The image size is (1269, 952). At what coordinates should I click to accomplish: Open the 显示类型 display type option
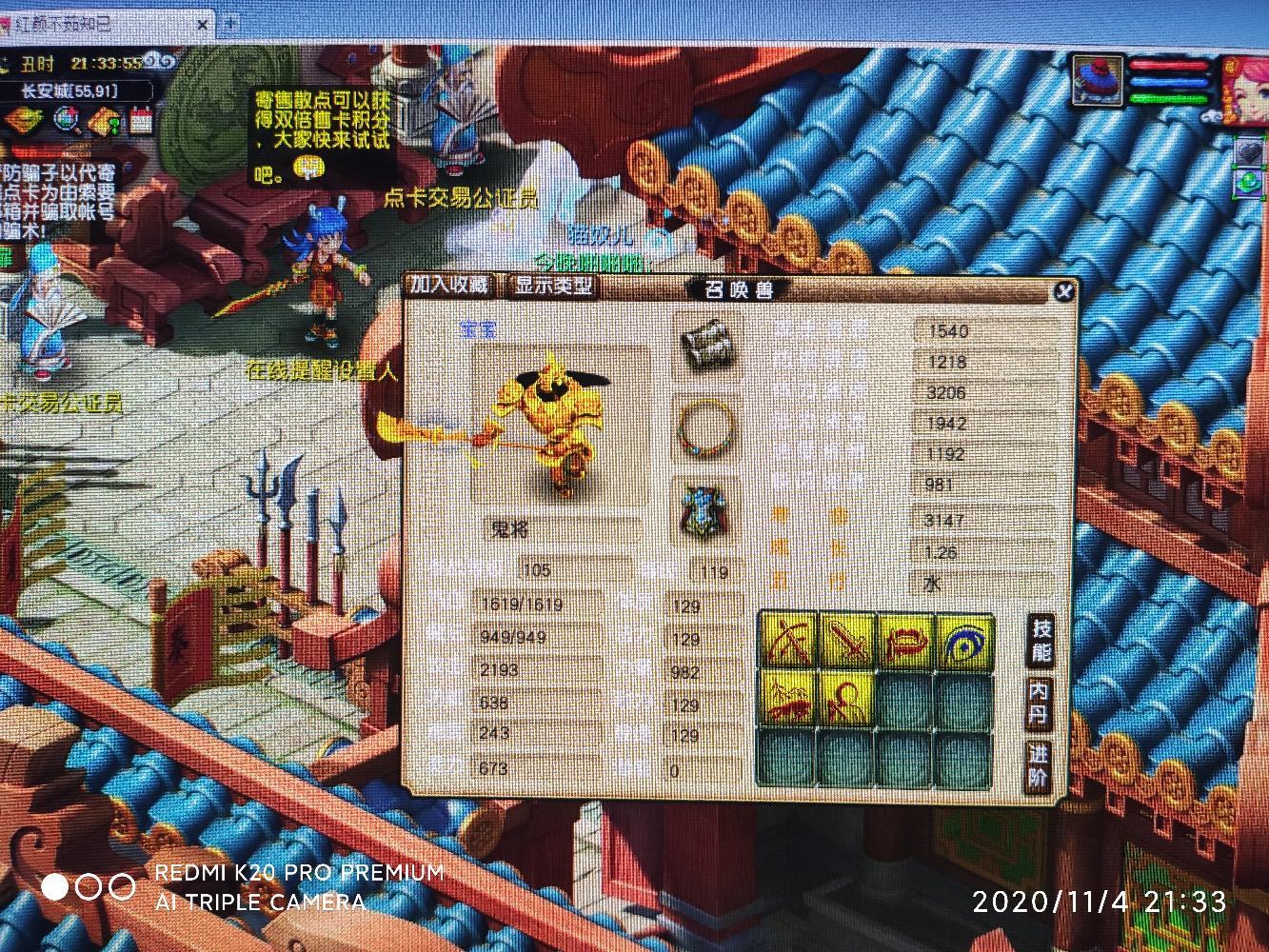click(553, 285)
